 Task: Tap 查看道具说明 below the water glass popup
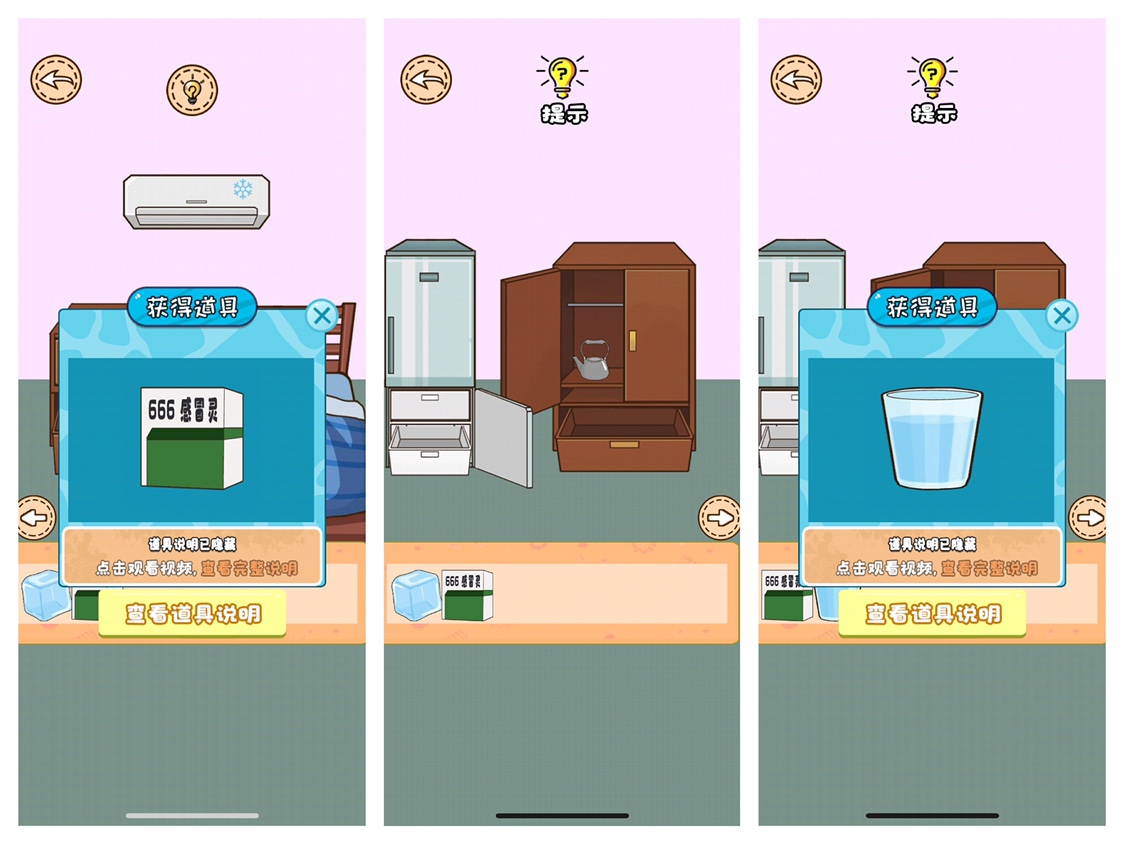pos(932,613)
